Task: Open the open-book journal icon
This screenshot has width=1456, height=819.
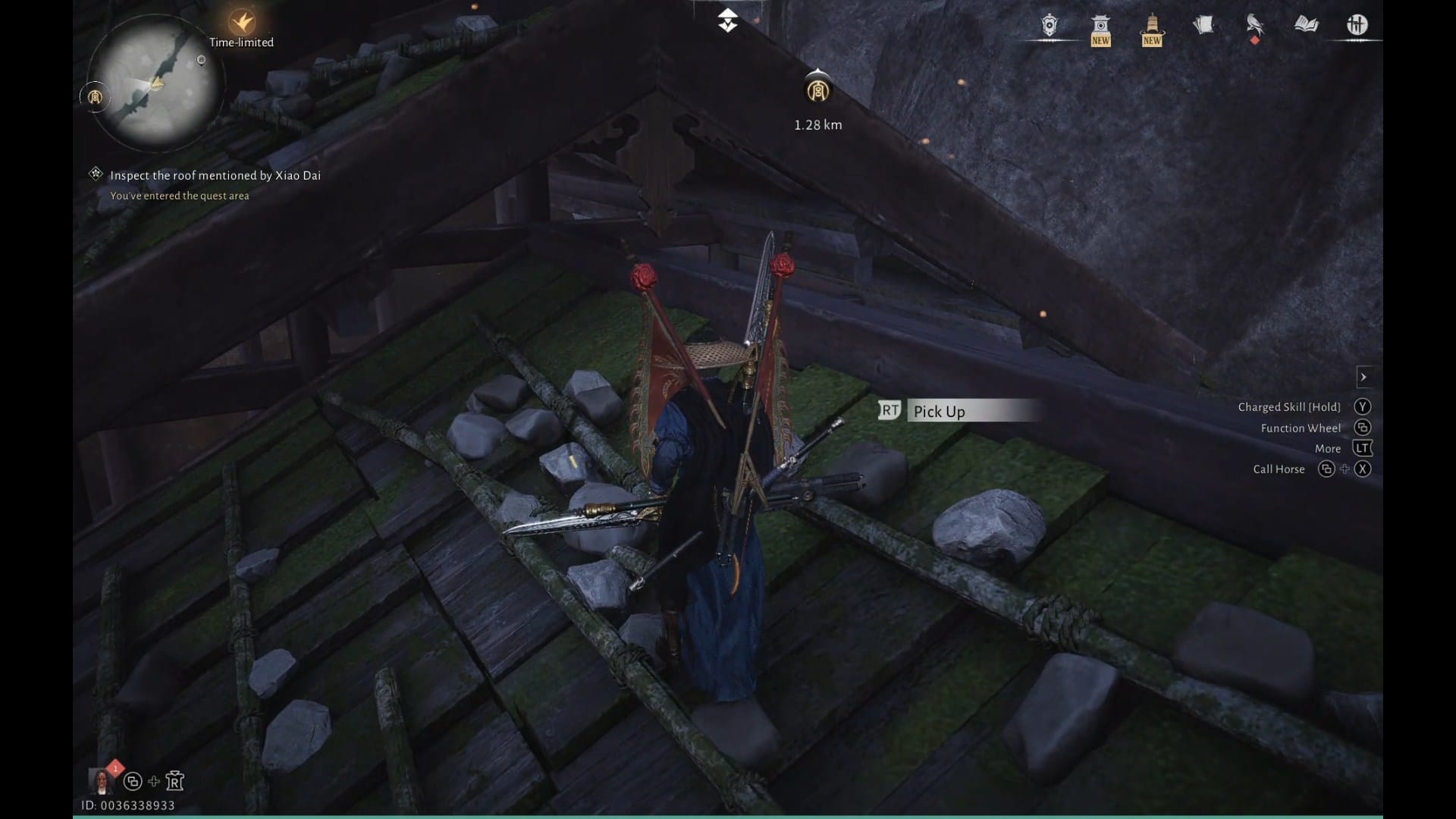Action: point(1306,26)
